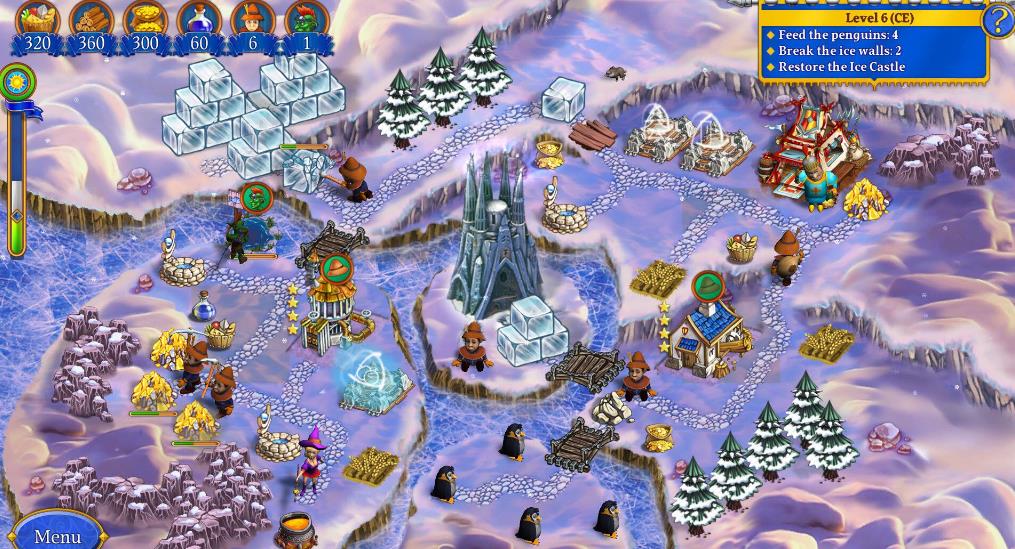The image size is (1015, 549).
Task: Open the Level 6 objectives panel
Action: pyautogui.click(x=872, y=44)
